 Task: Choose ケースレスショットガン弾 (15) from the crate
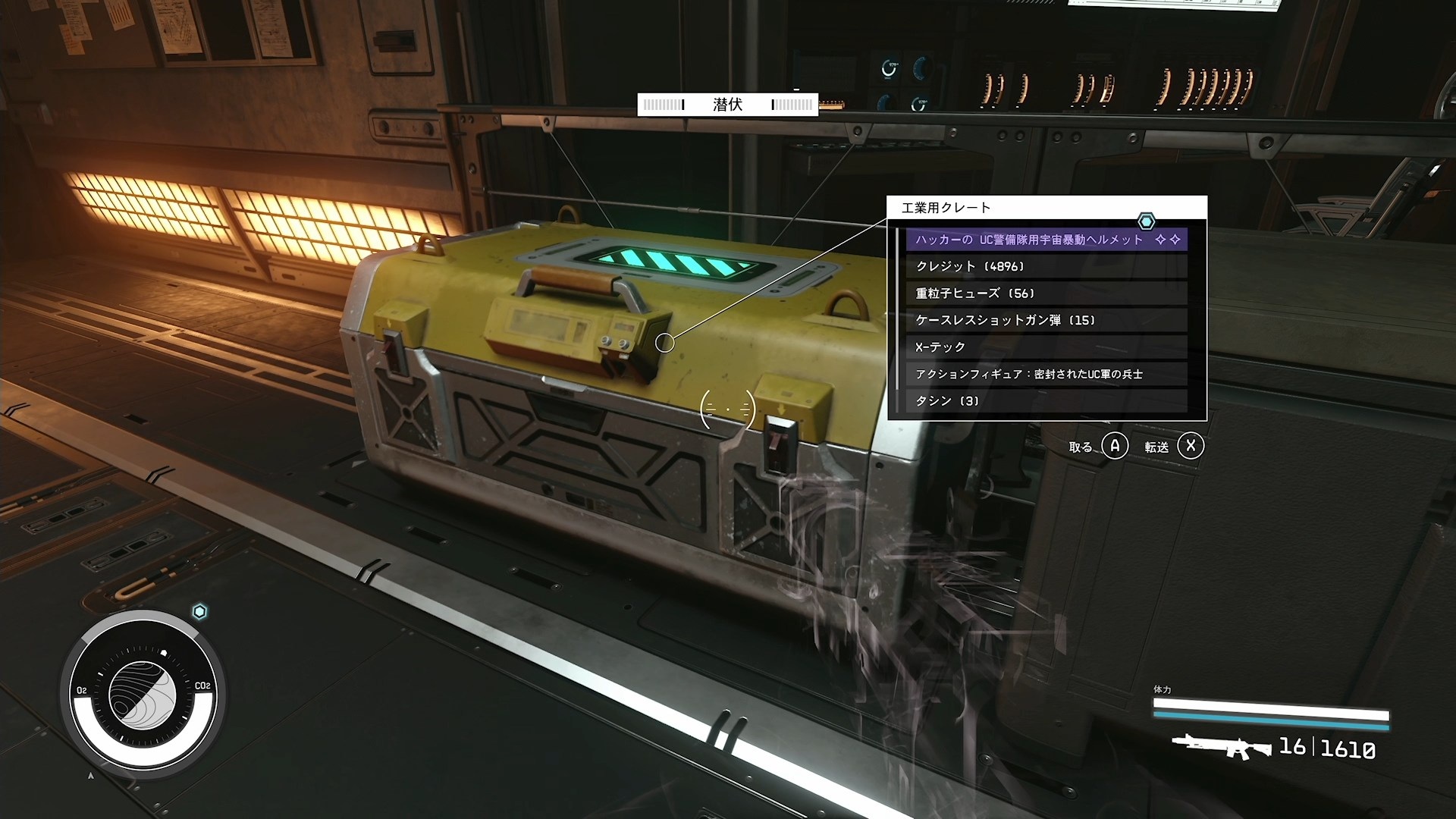click(x=1046, y=320)
